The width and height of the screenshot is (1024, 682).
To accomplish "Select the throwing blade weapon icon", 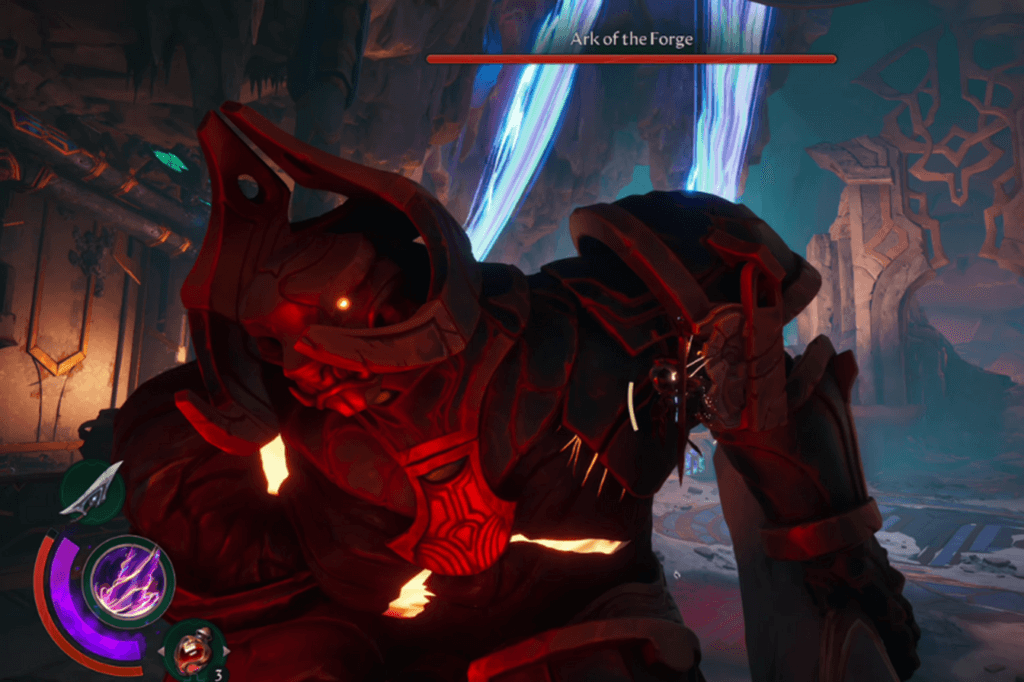I will pos(91,492).
